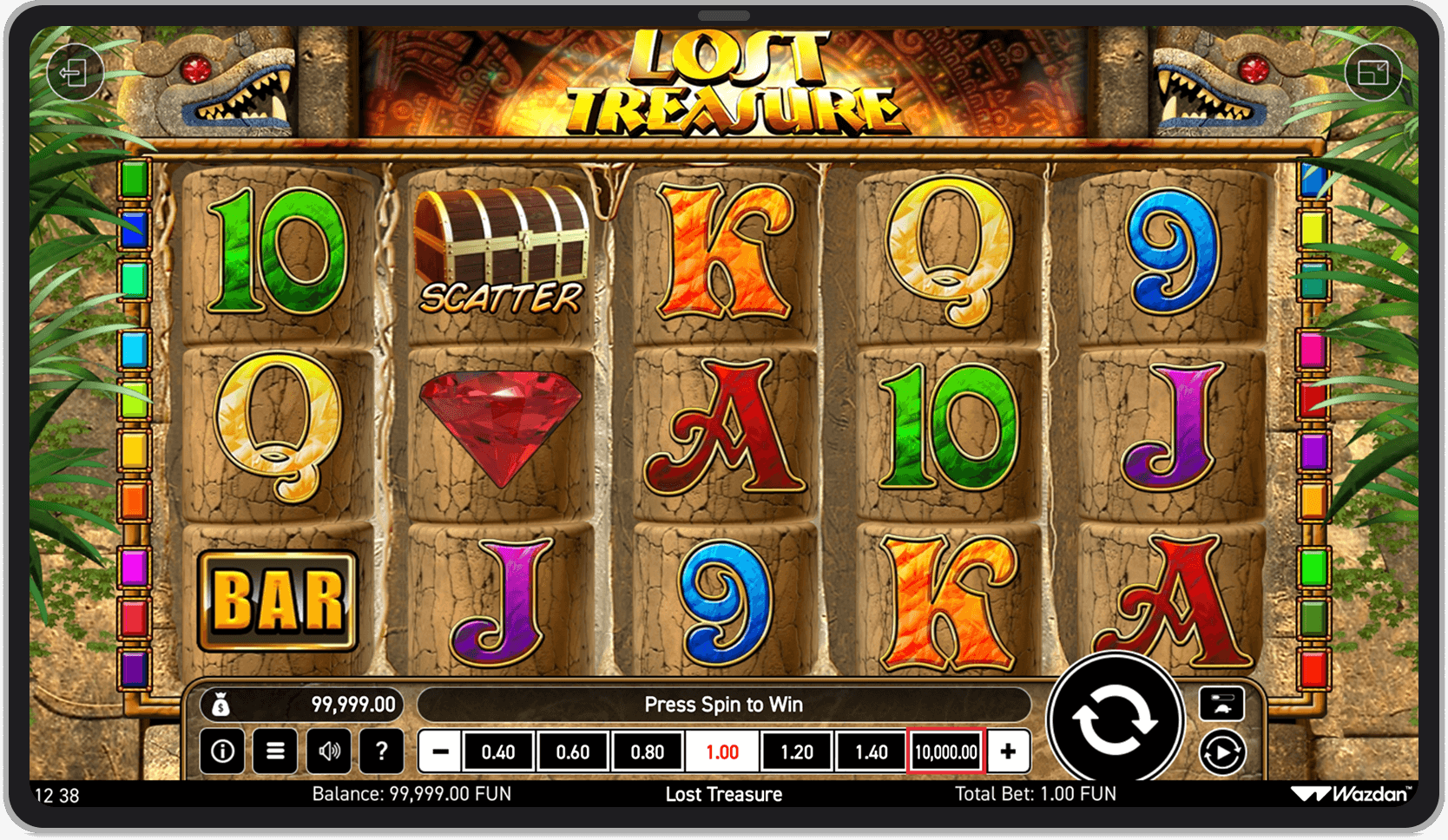Select the 1.00 bet option
The image size is (1448, 840).
721,751
